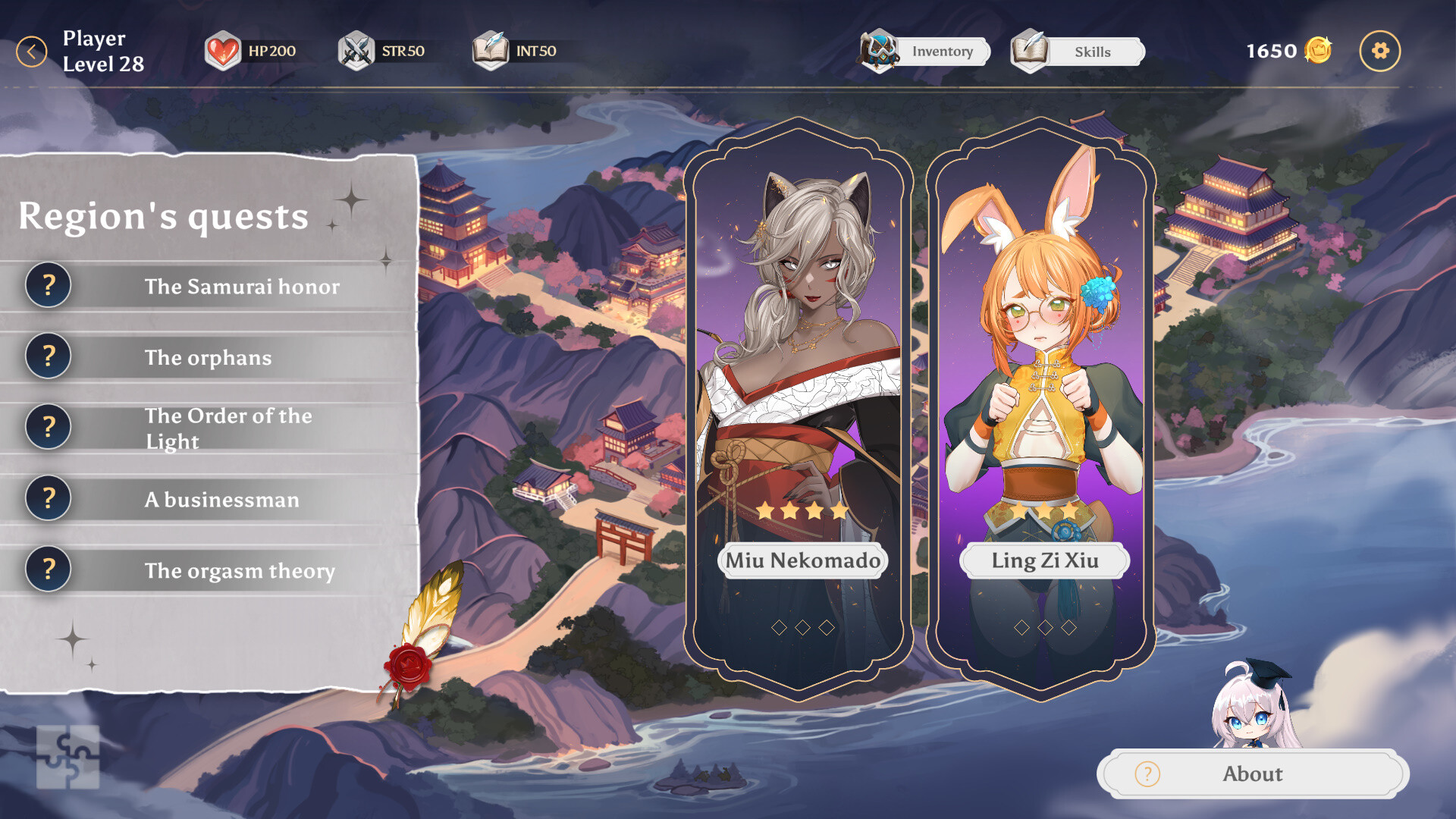Screen dimensions: 1456x819
Task: Click the gold coin currency icon
Action: click(1319, 50)
